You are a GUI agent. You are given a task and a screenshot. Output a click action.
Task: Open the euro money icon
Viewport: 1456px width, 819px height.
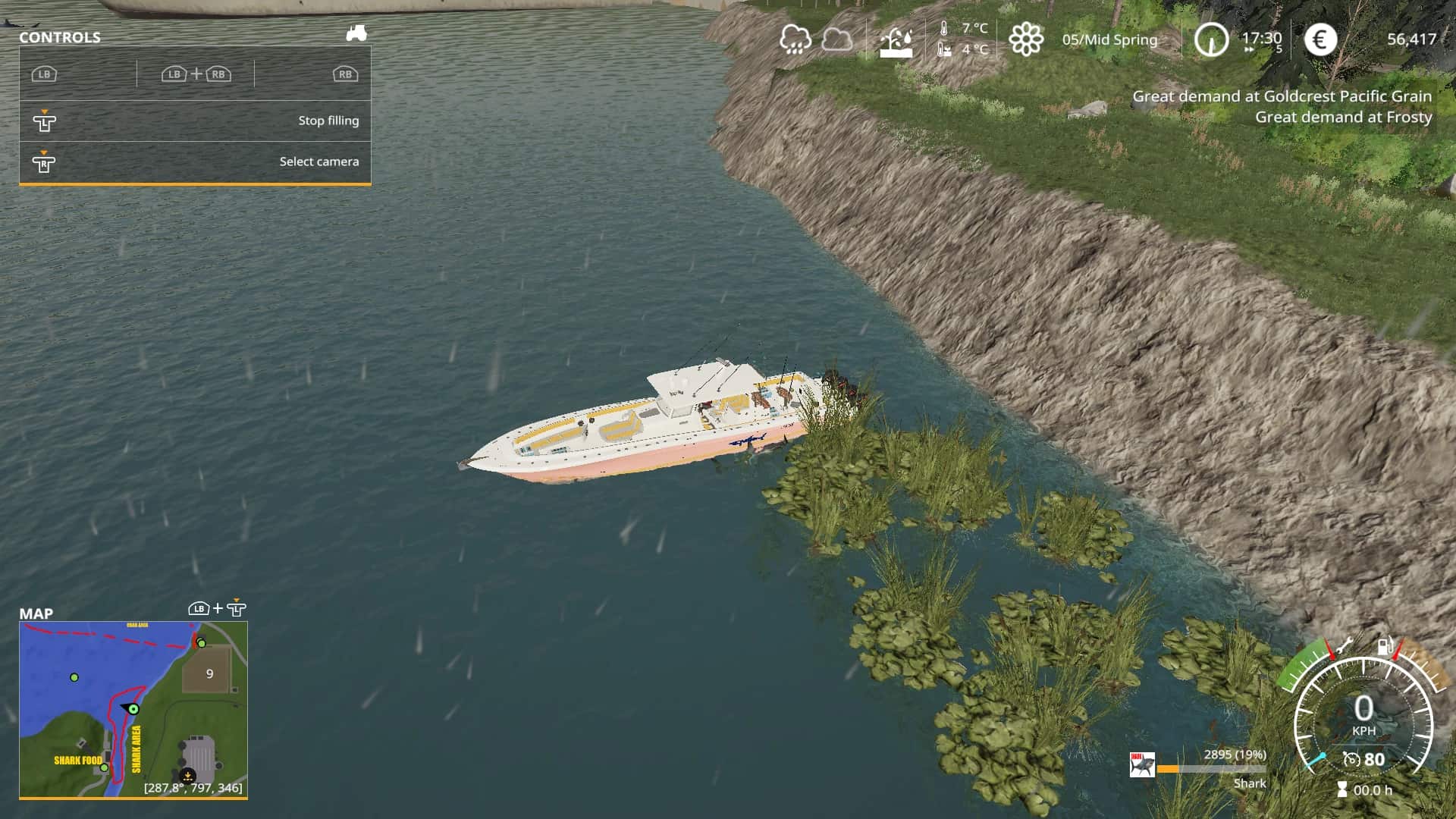[x=1319, y=39]
